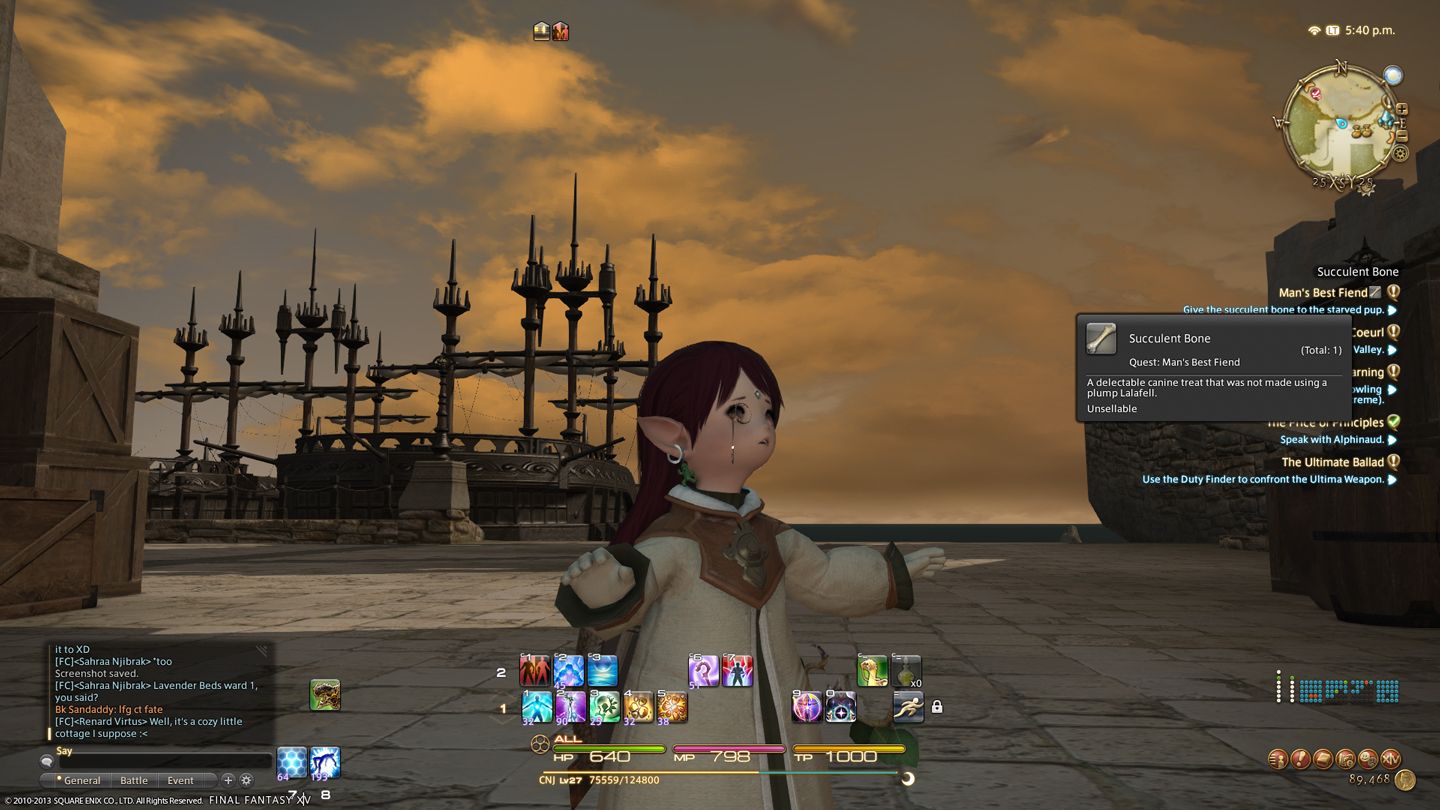Add a chat tab with the plus button

[228, 780]
